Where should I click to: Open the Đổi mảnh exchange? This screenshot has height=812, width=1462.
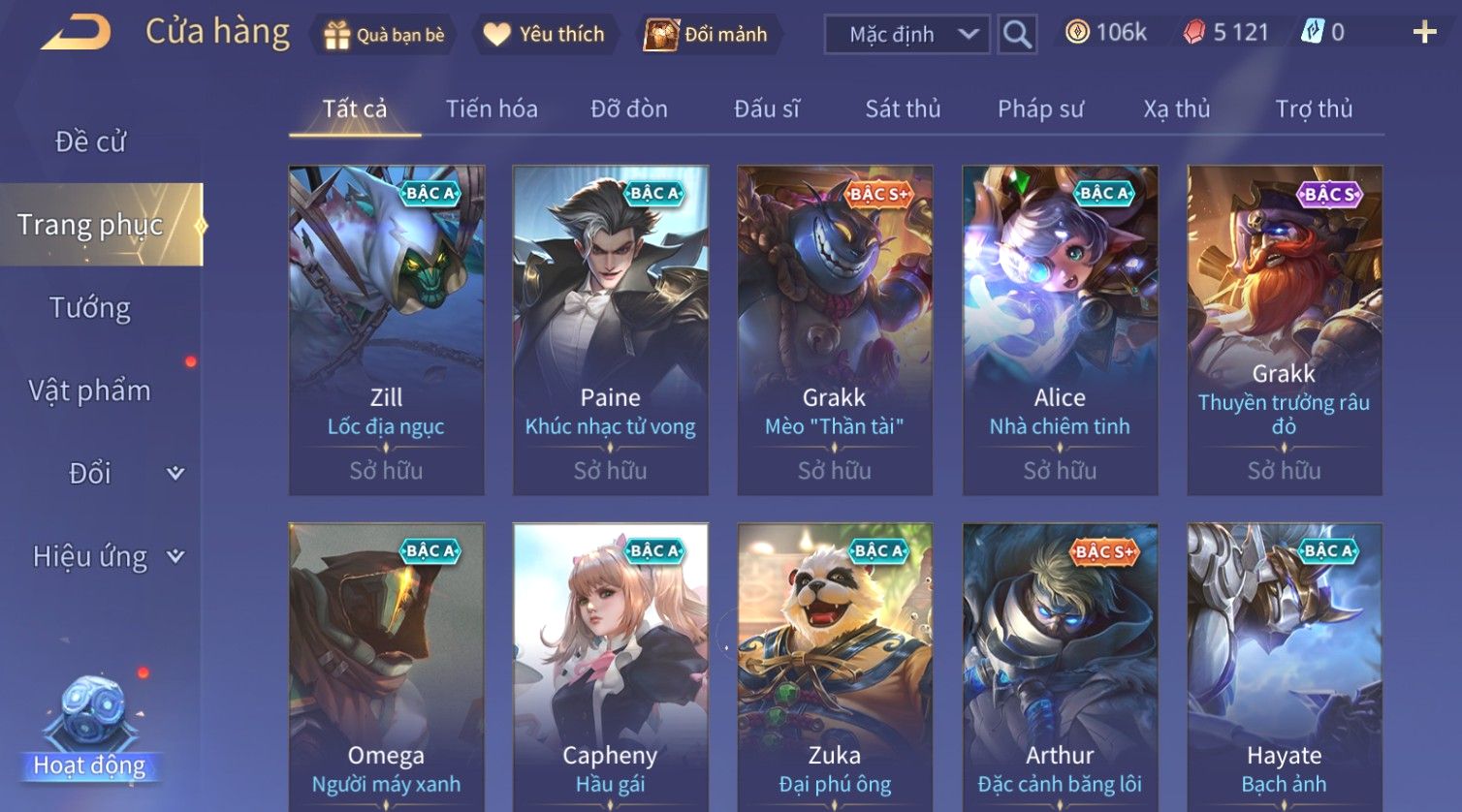(706, 35)
